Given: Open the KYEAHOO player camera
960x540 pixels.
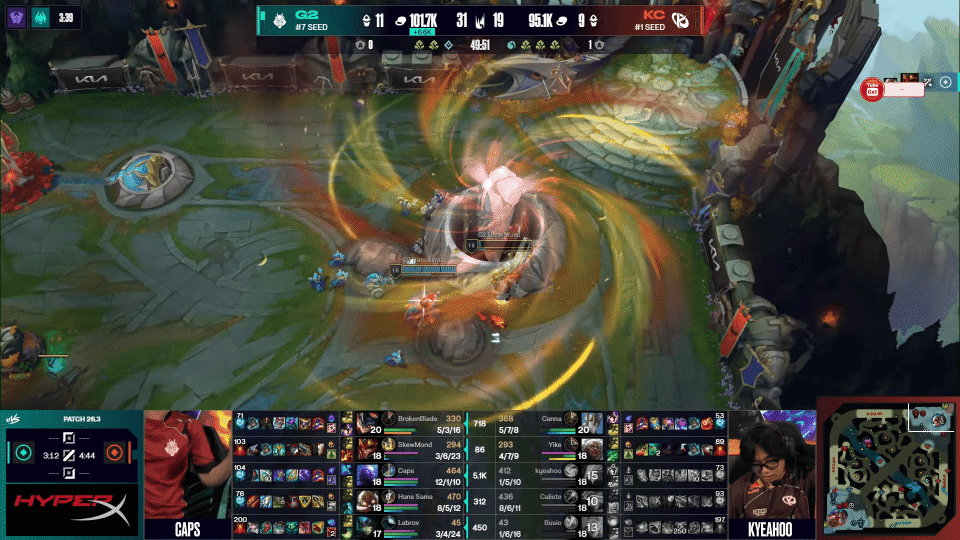Looking at the screenshot, I should [x=771, y=465].
